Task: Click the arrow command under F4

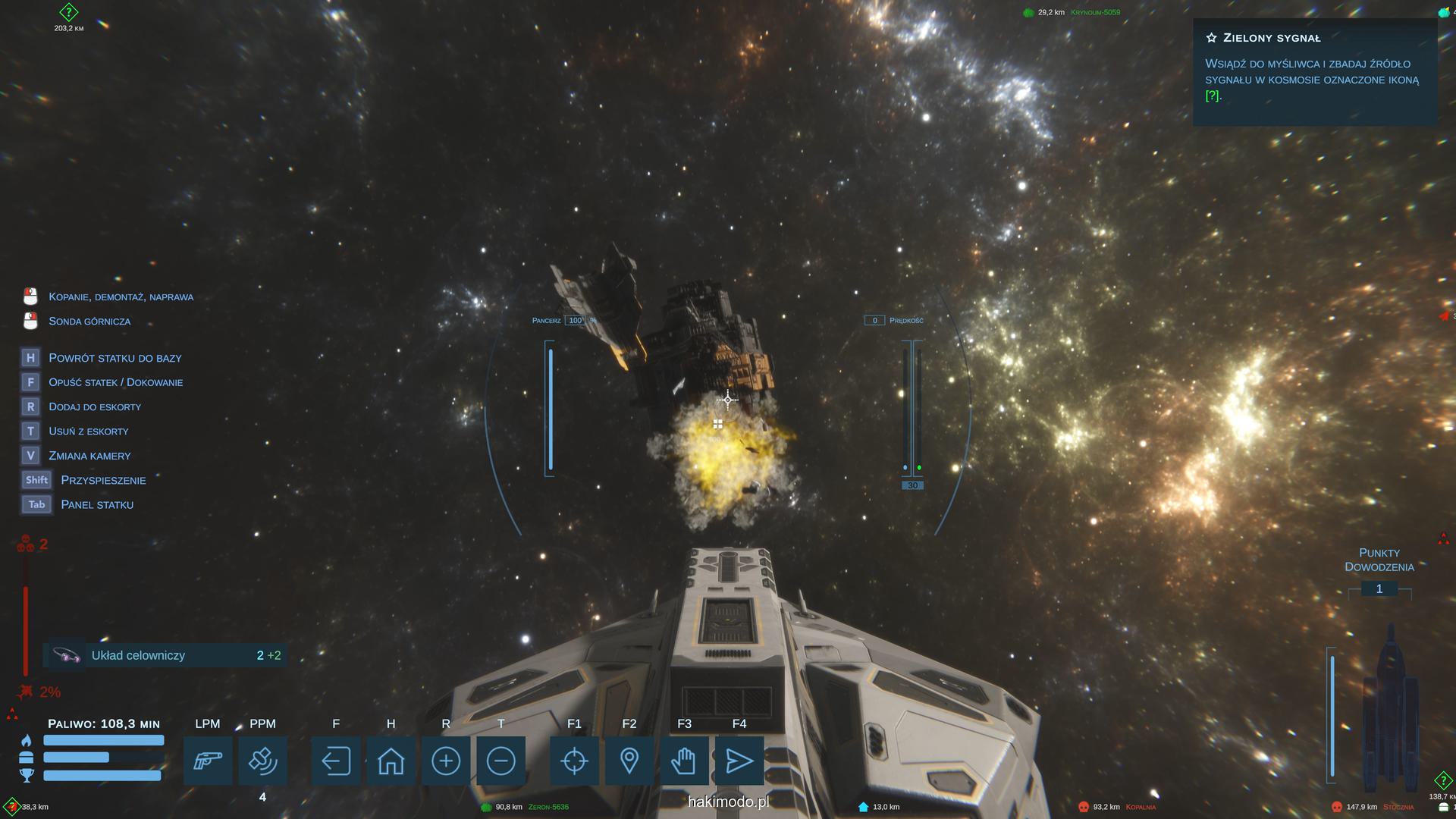Action: [x=739, y=761]
